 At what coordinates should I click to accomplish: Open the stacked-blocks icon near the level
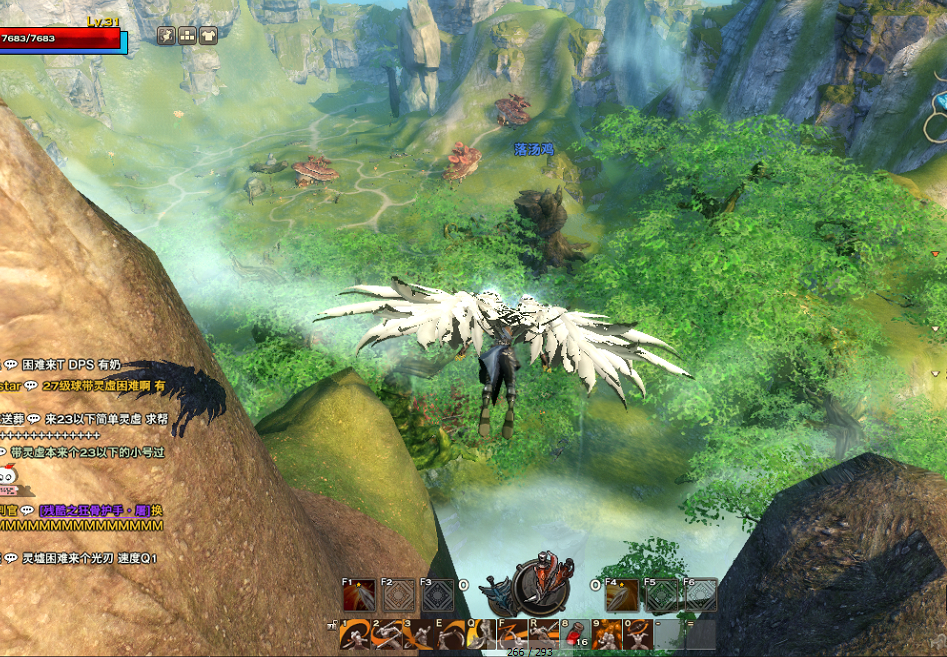pyautogui.click(x=187, y=35)
